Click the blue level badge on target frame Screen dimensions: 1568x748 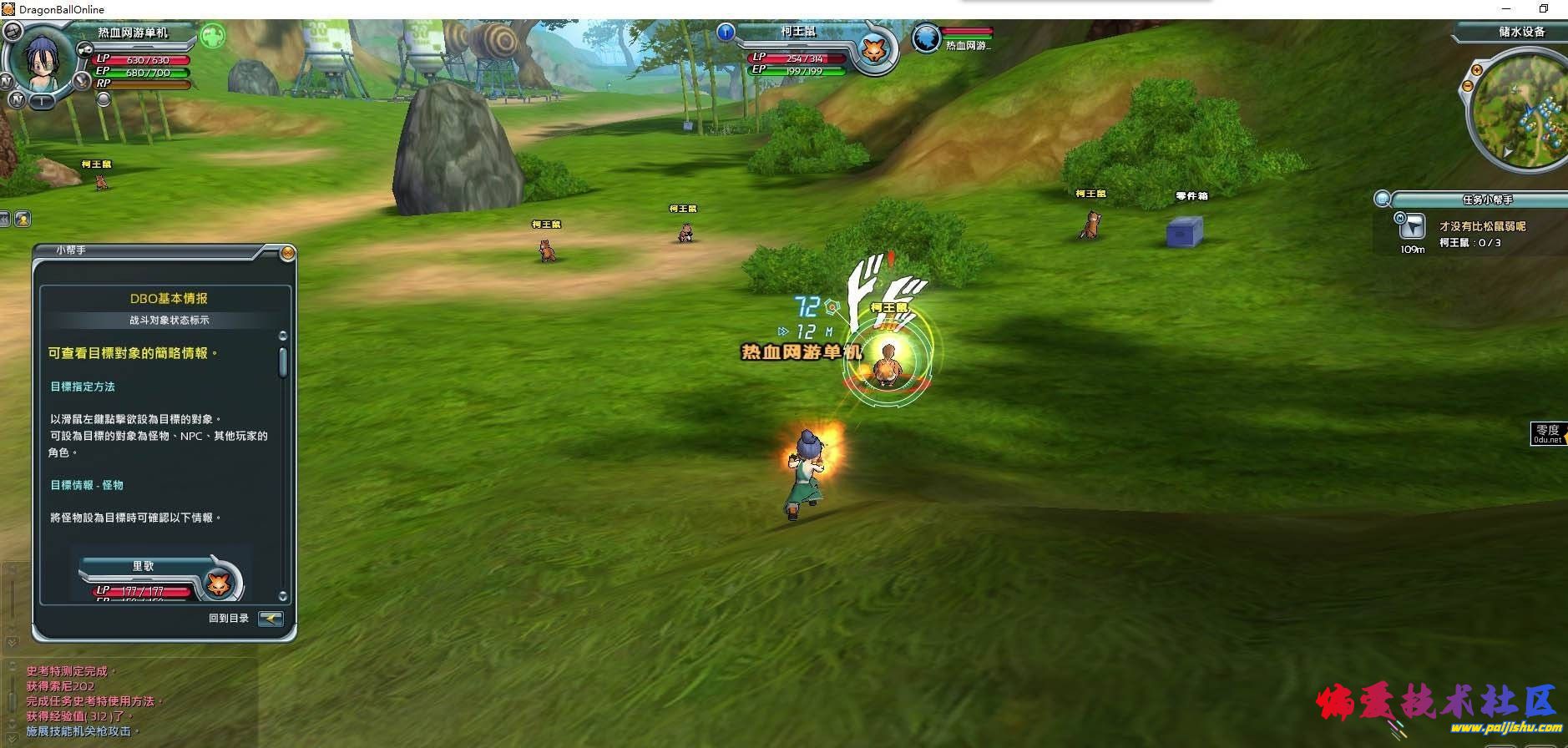point(726,33)
